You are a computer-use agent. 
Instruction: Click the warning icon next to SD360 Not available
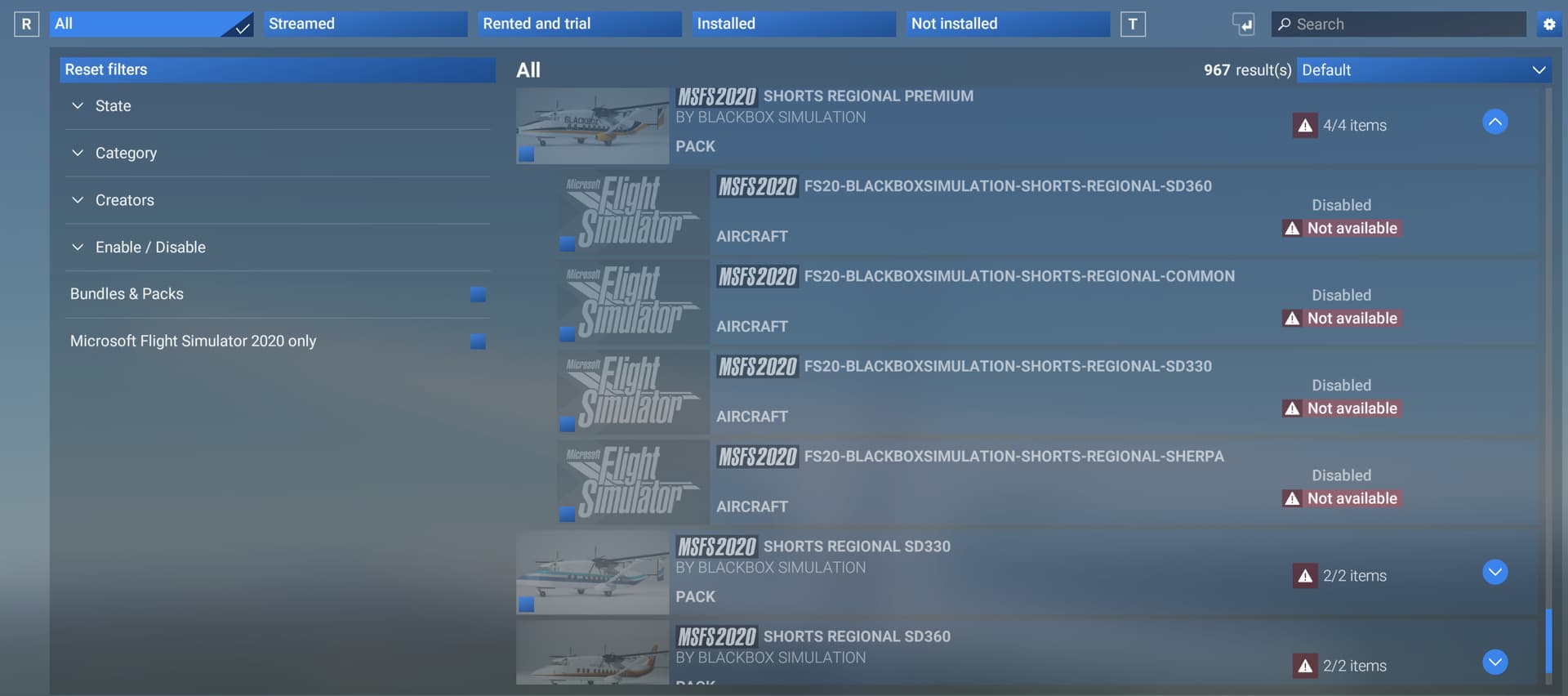pos(1292,228)
